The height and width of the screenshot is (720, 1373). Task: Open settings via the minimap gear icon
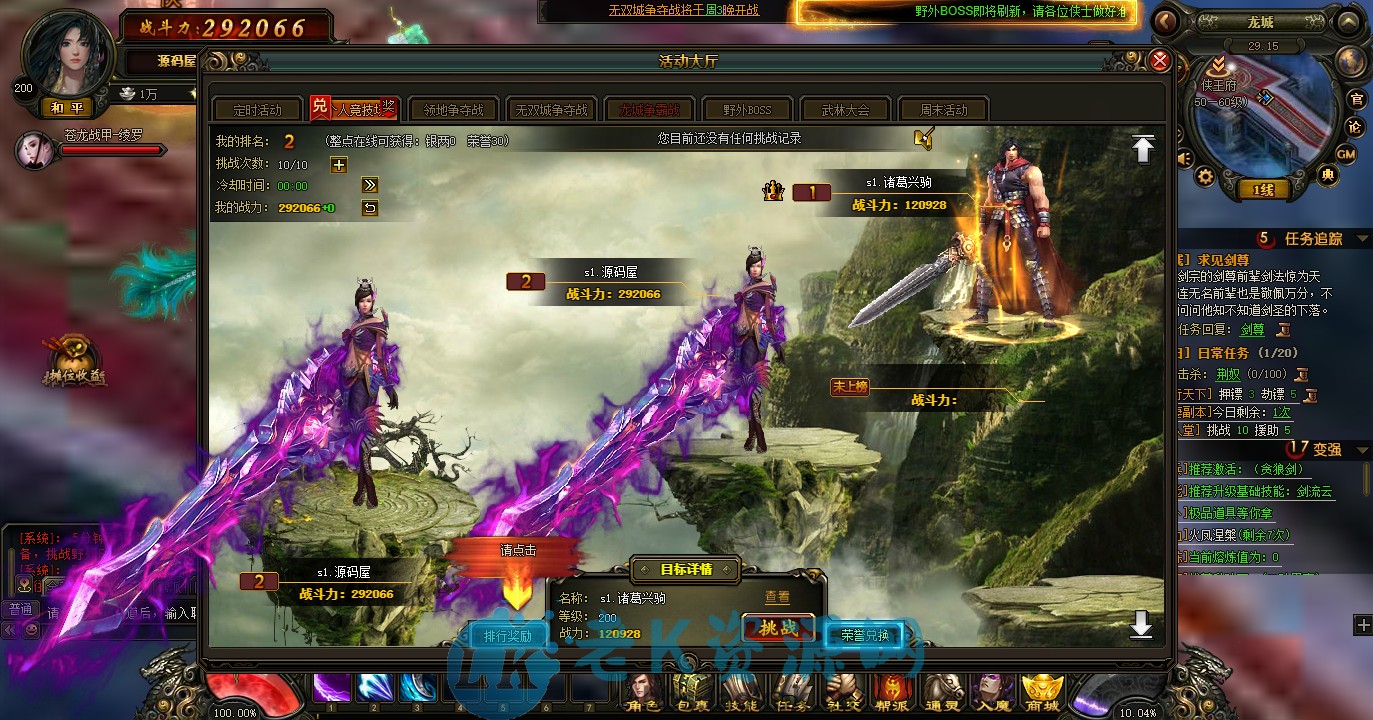1205,177
